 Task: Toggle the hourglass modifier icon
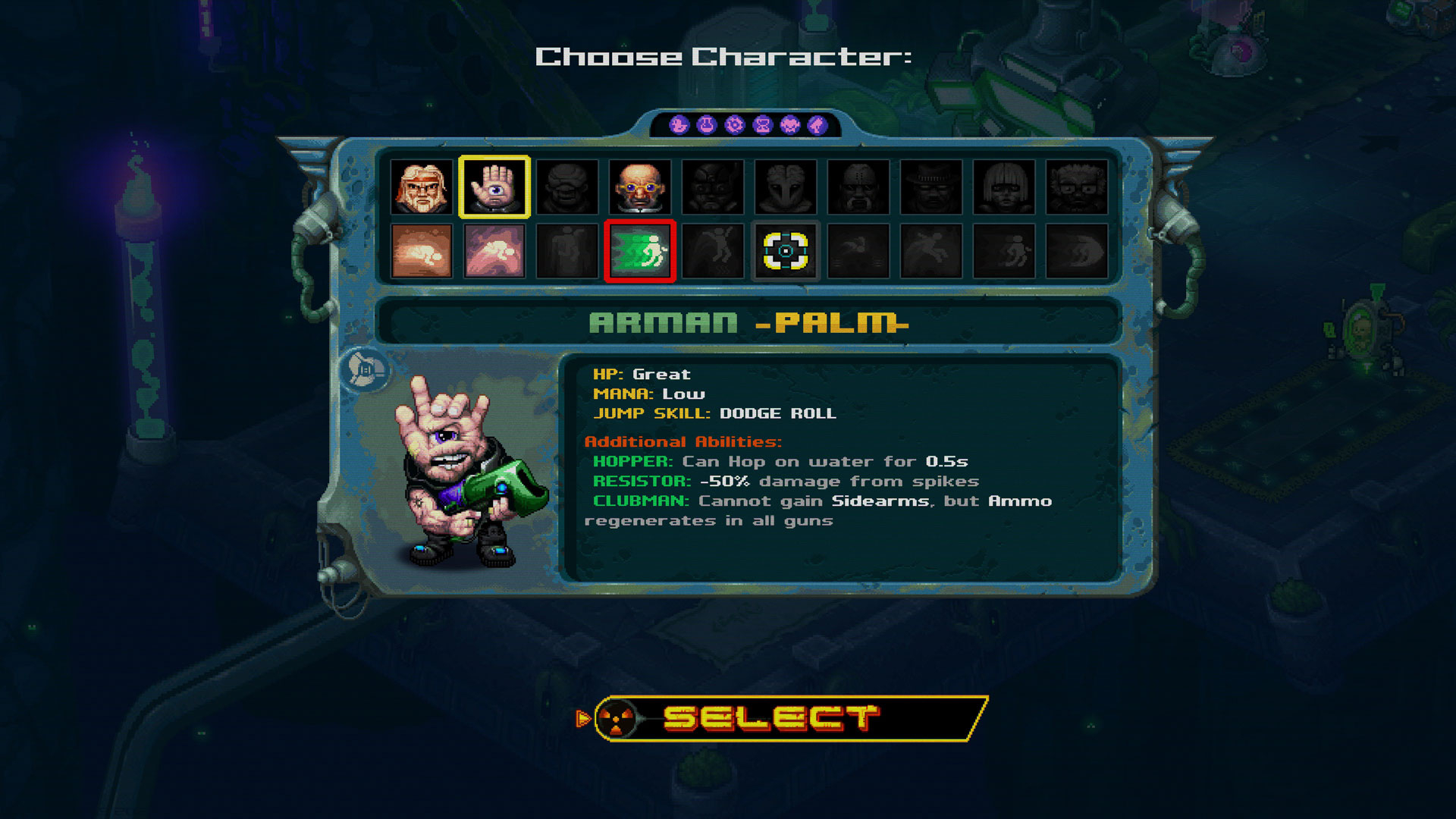point(762,125)
